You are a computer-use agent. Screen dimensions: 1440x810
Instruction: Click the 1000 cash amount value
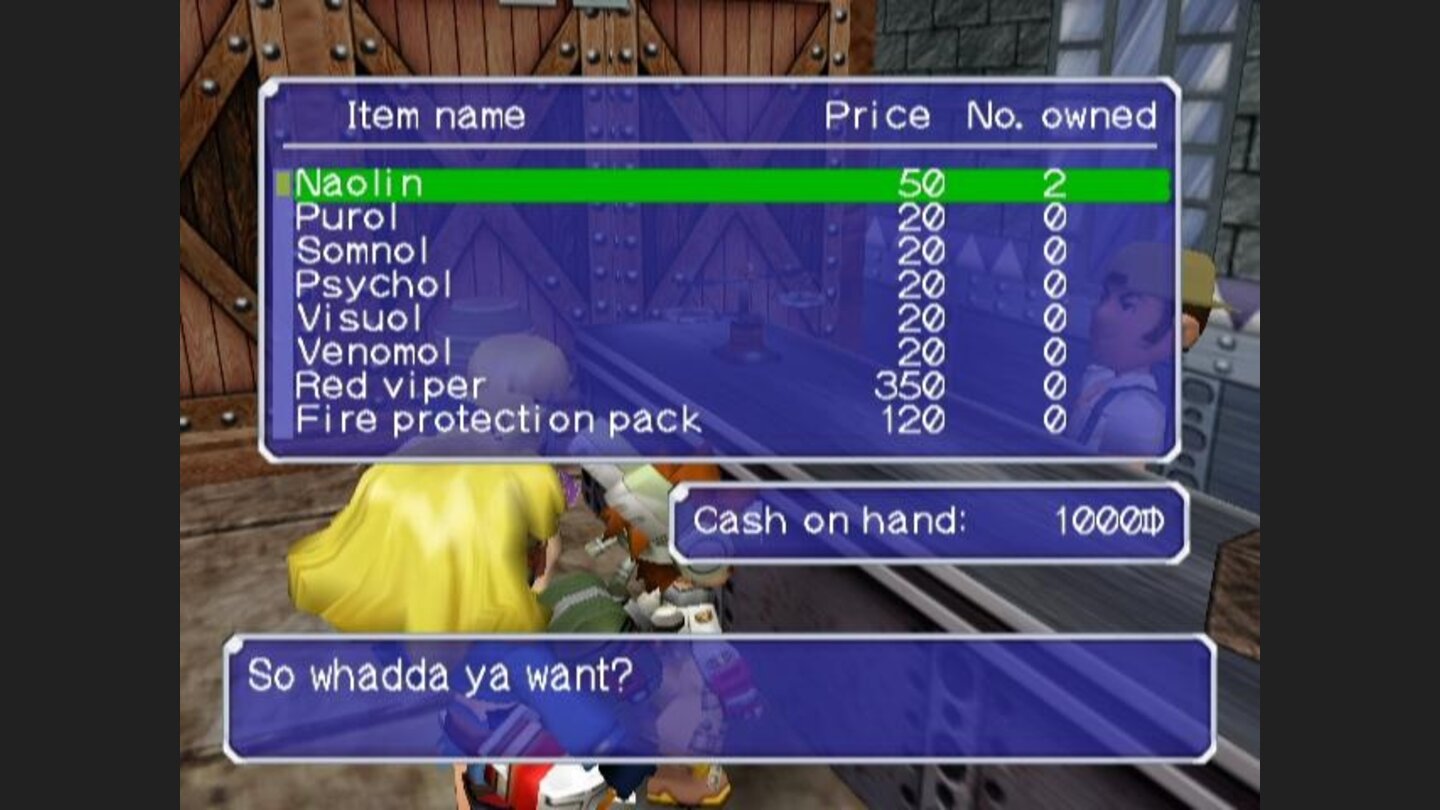pos(1096,519)
